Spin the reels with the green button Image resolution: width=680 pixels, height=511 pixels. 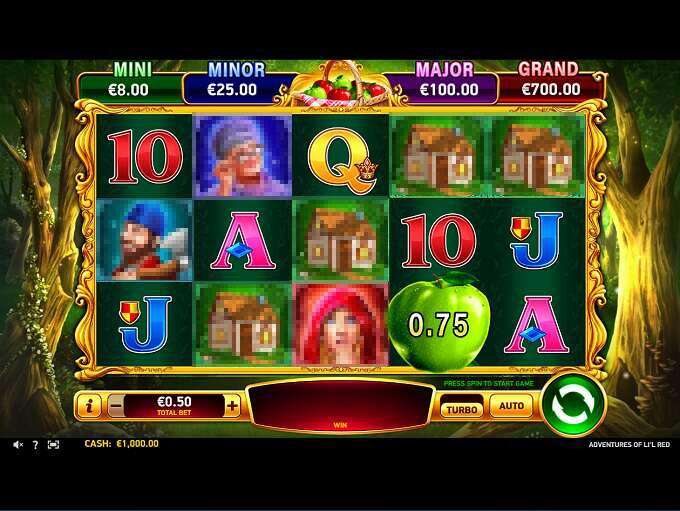[x=573, y=405]
